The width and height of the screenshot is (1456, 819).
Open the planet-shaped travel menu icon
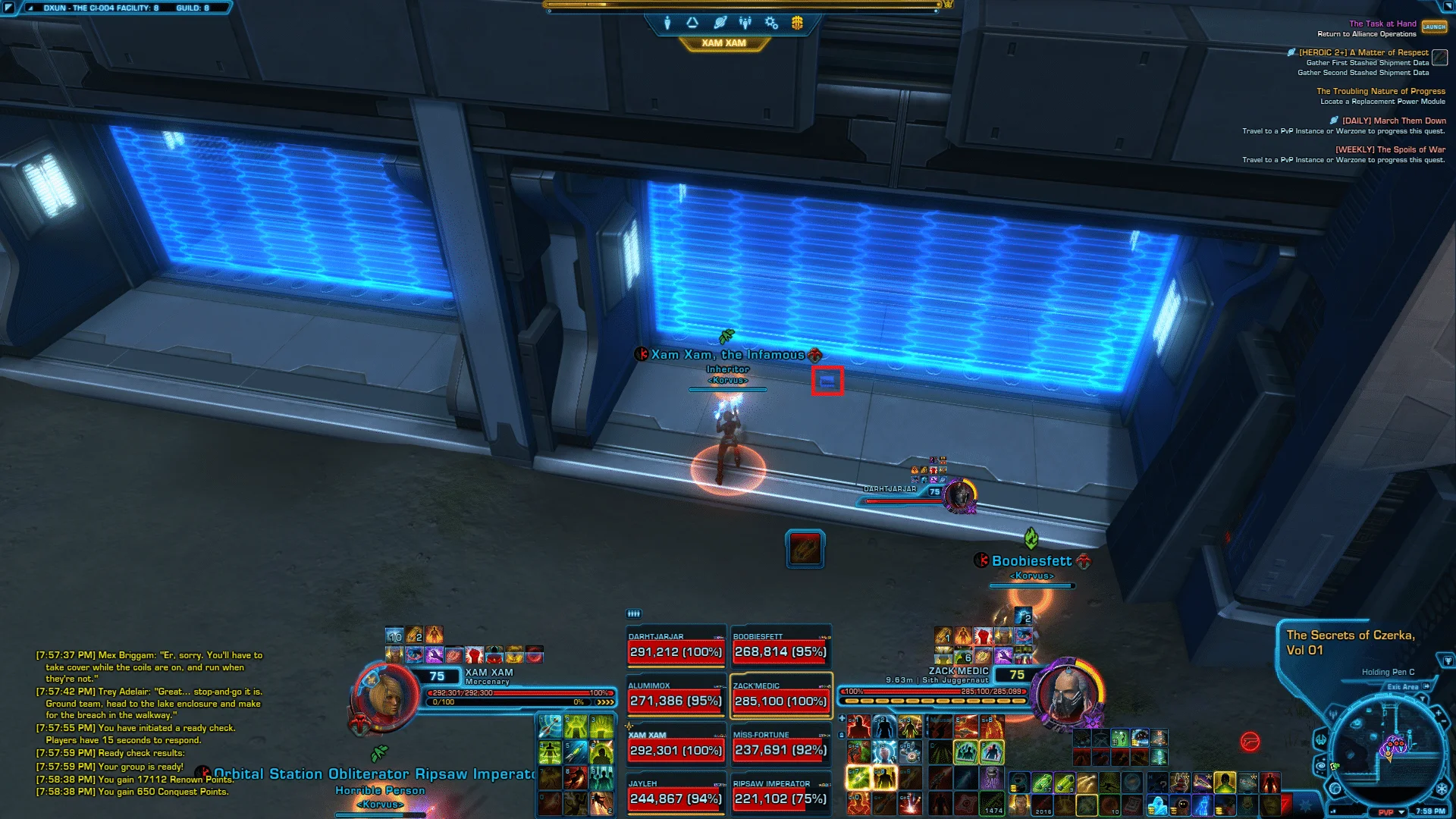pyautogui.click(x=720, y=23)
